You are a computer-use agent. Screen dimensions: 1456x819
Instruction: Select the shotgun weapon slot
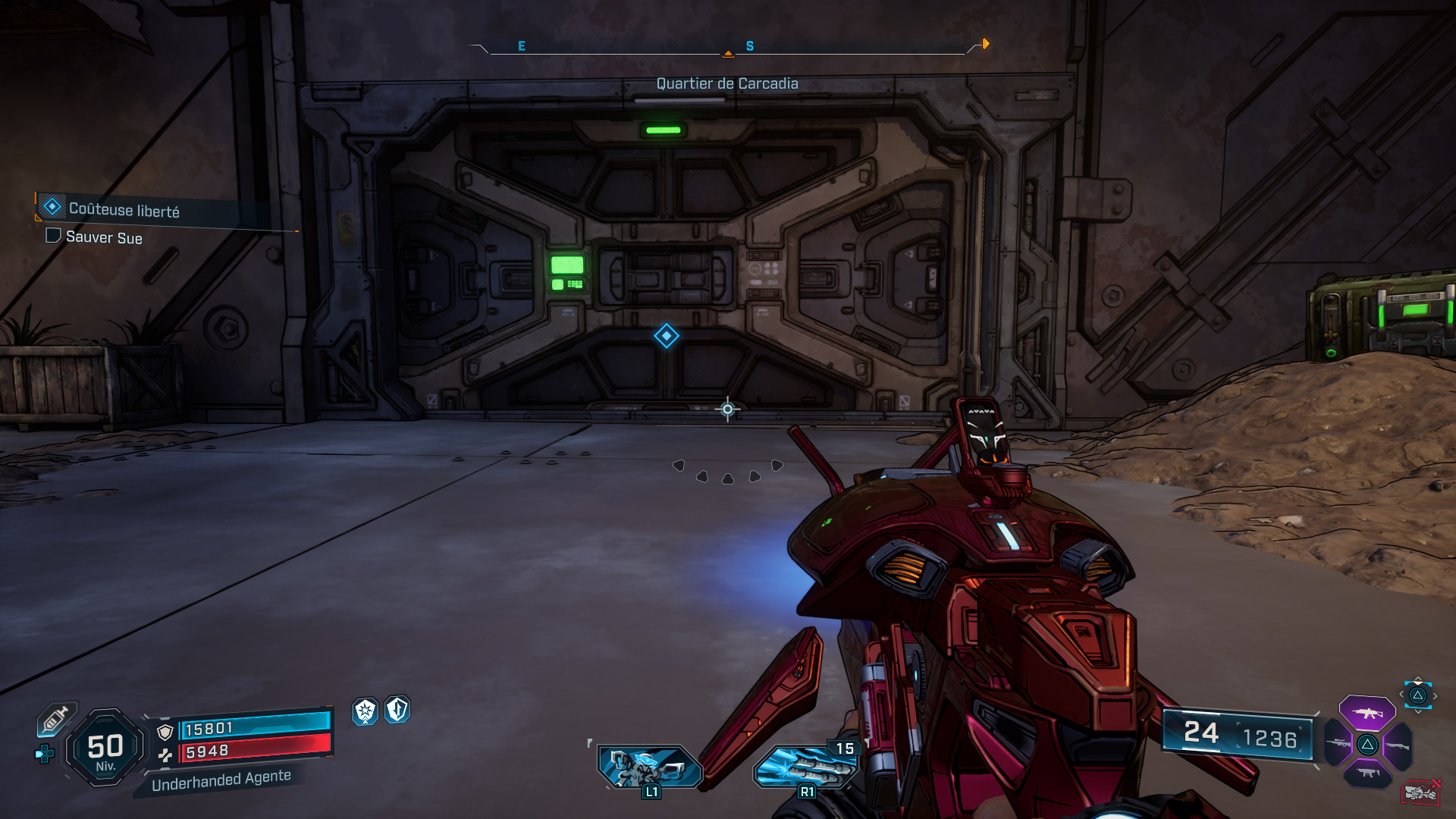[1398, 745]
